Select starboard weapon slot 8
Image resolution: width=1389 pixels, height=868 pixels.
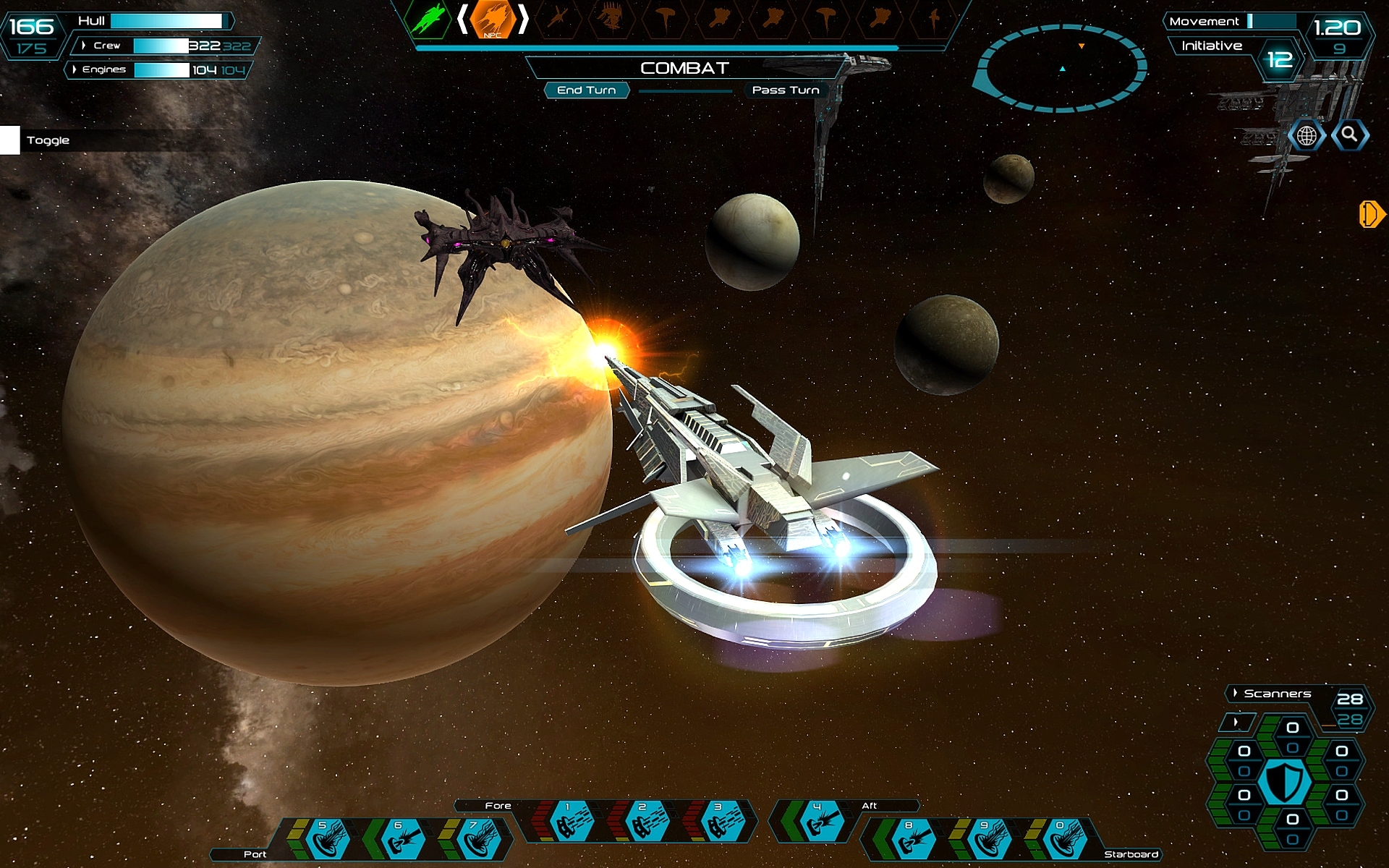(x=912, y=841)
